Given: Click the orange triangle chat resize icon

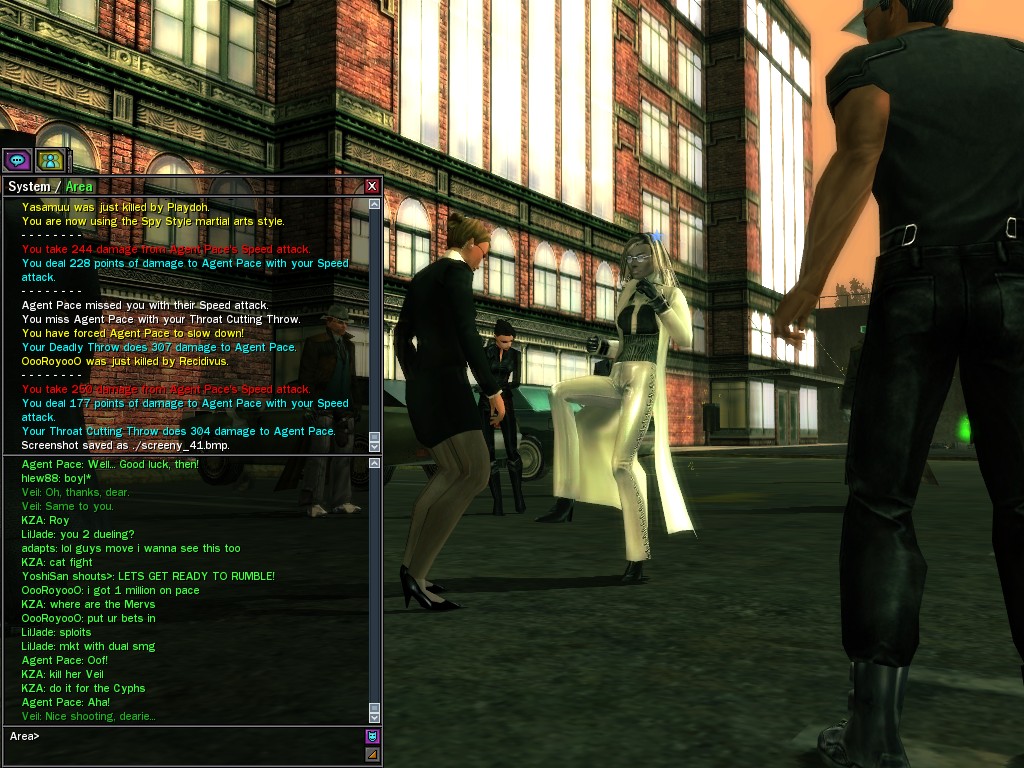Looking at the screenshot, I should tap(372, 754).
